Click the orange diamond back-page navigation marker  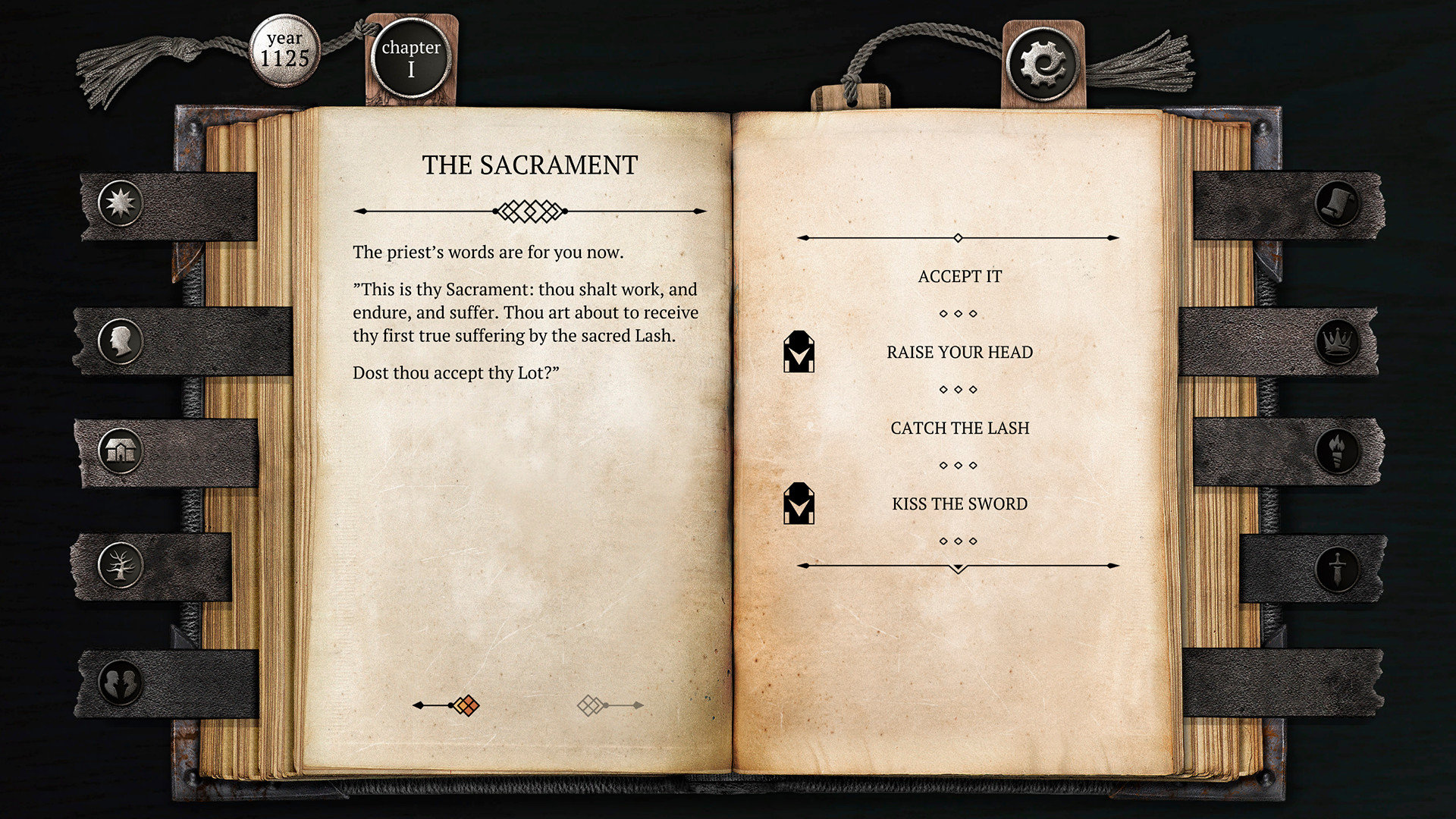coord(466,704)
